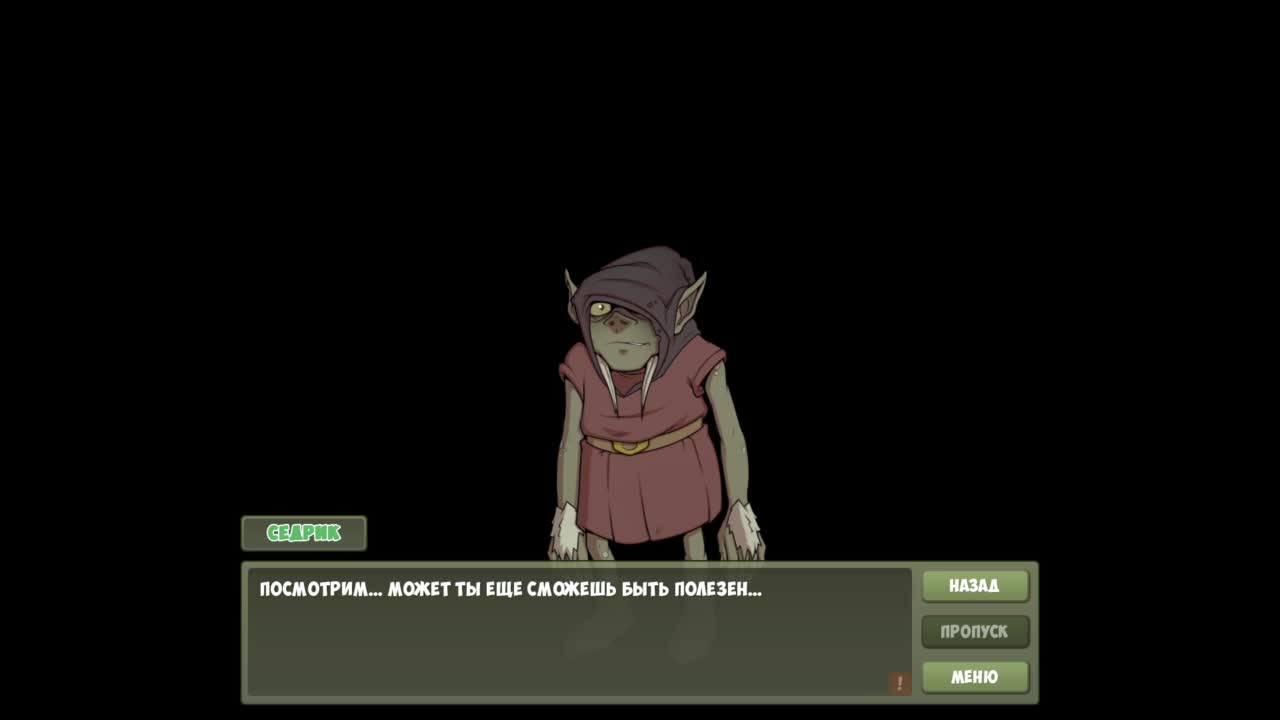Advance the dialogue text box
The width and height of the screenshot is (1280, 720).
tap(579, 632)
